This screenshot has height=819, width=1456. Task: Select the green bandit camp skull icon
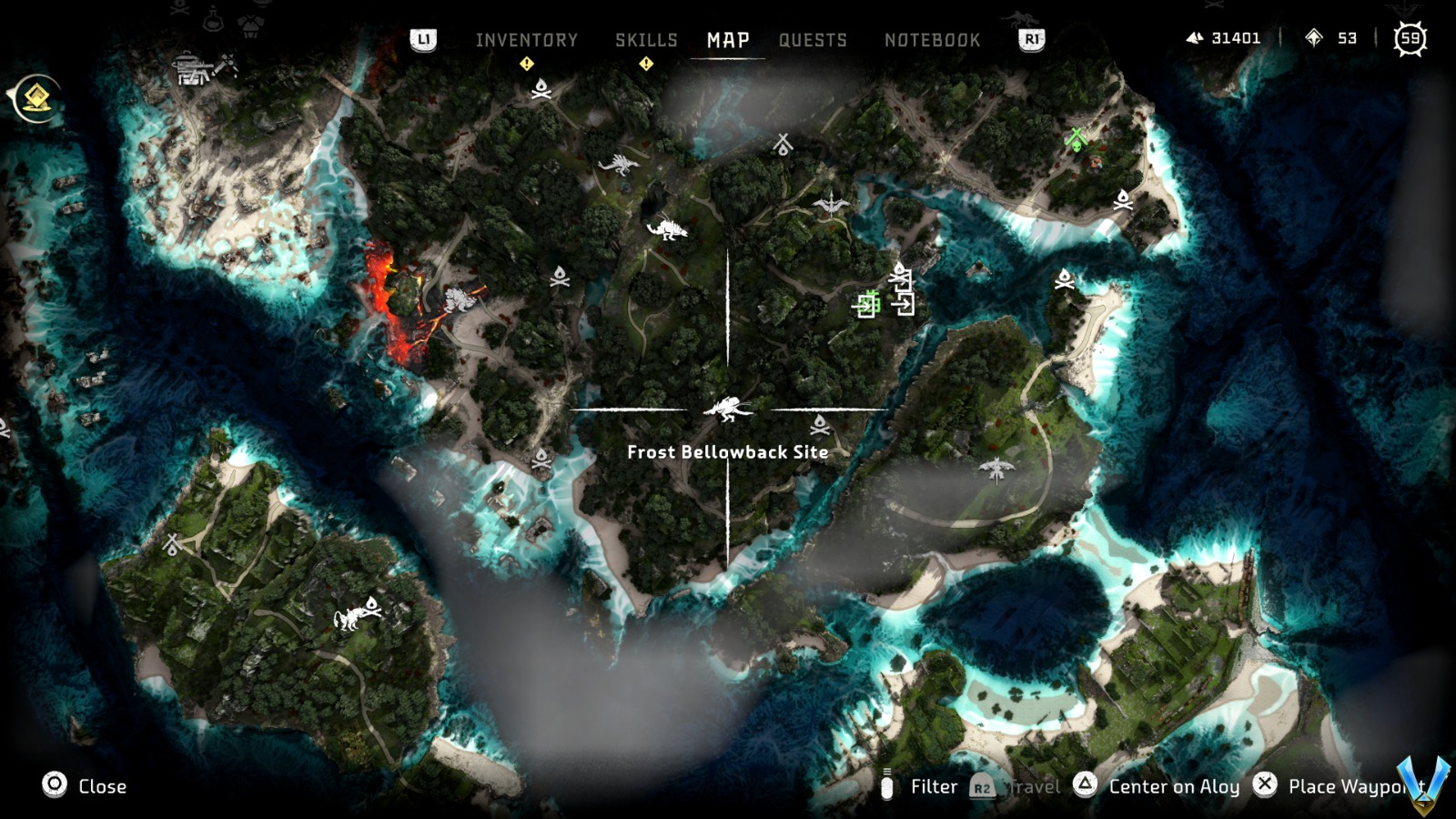point(1077,141)
